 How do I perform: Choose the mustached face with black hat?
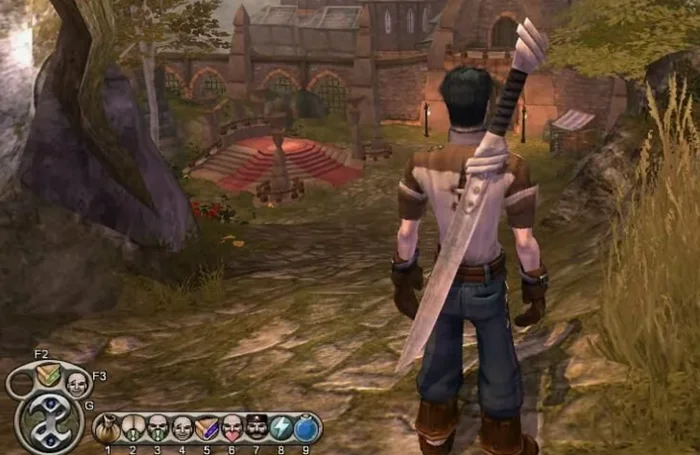pos(257,428)
